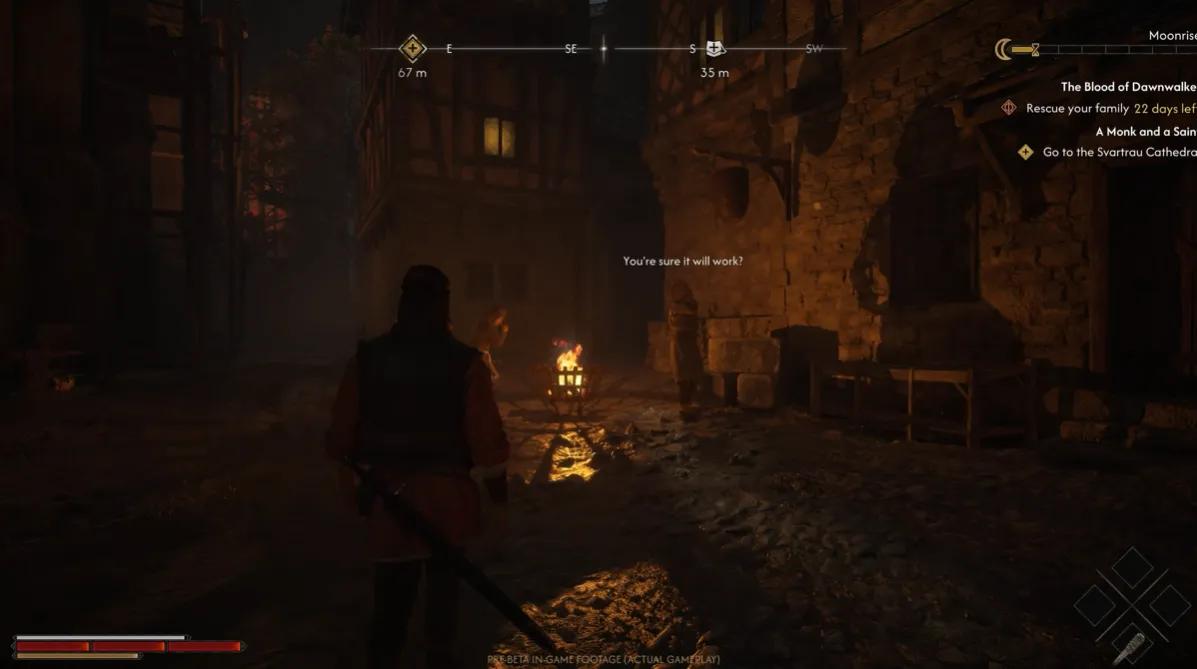Image resolution: width=1197 pixels, height=669 pixels.
Task: Select the gold diamond quest marker on compass
Action: click(412, 48)
